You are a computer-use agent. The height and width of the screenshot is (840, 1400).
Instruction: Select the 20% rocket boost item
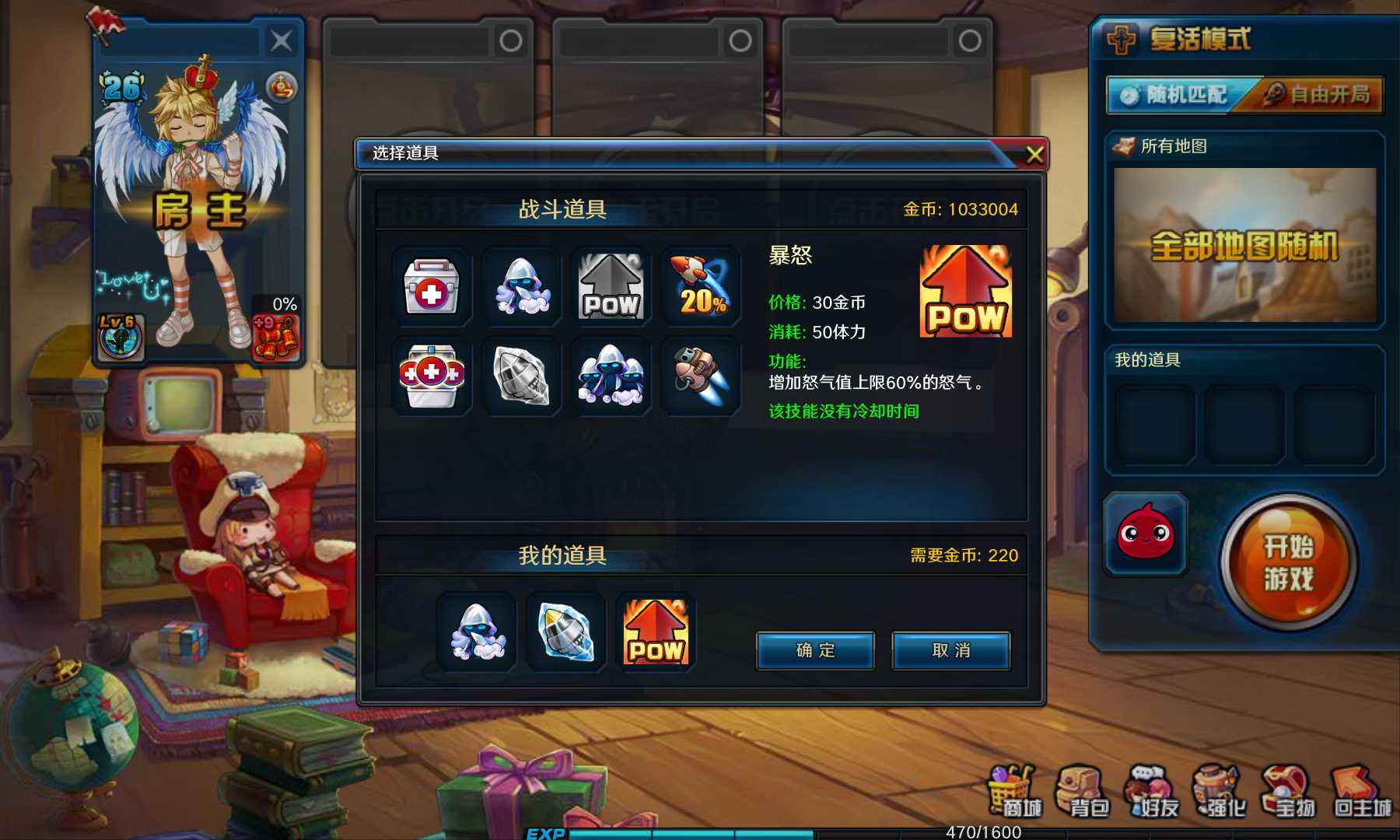point(699,288)
